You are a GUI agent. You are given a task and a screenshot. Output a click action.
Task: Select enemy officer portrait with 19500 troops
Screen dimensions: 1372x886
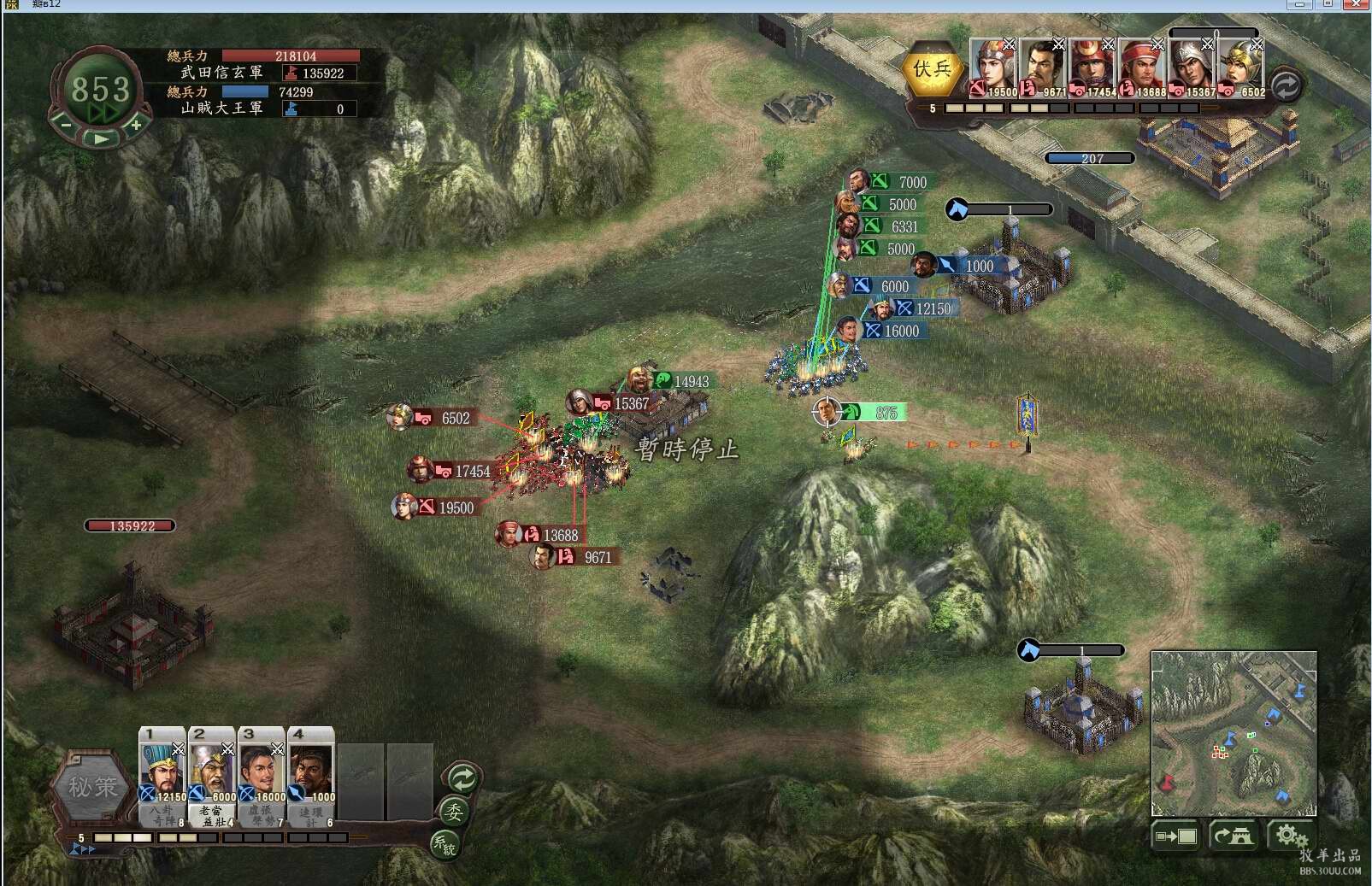[993, 67]
